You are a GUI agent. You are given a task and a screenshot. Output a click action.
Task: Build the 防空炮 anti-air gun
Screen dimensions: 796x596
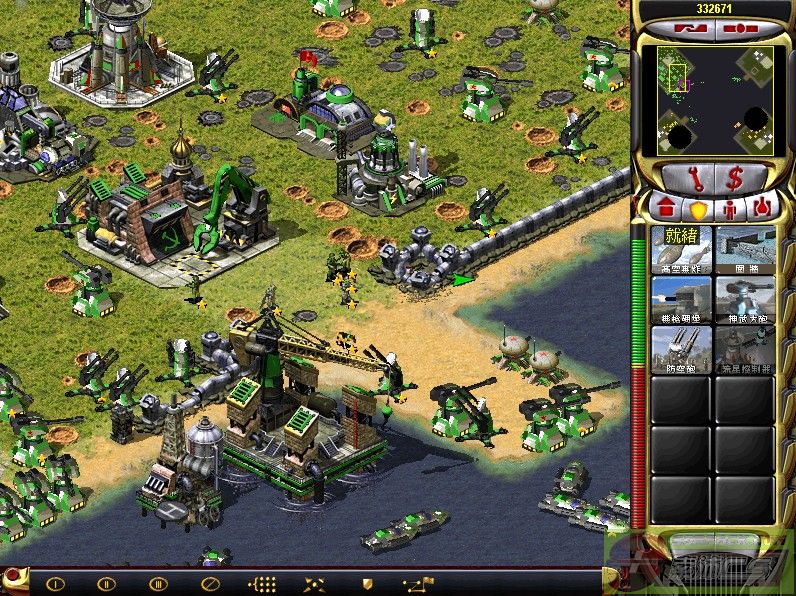[x=681, y=349]
